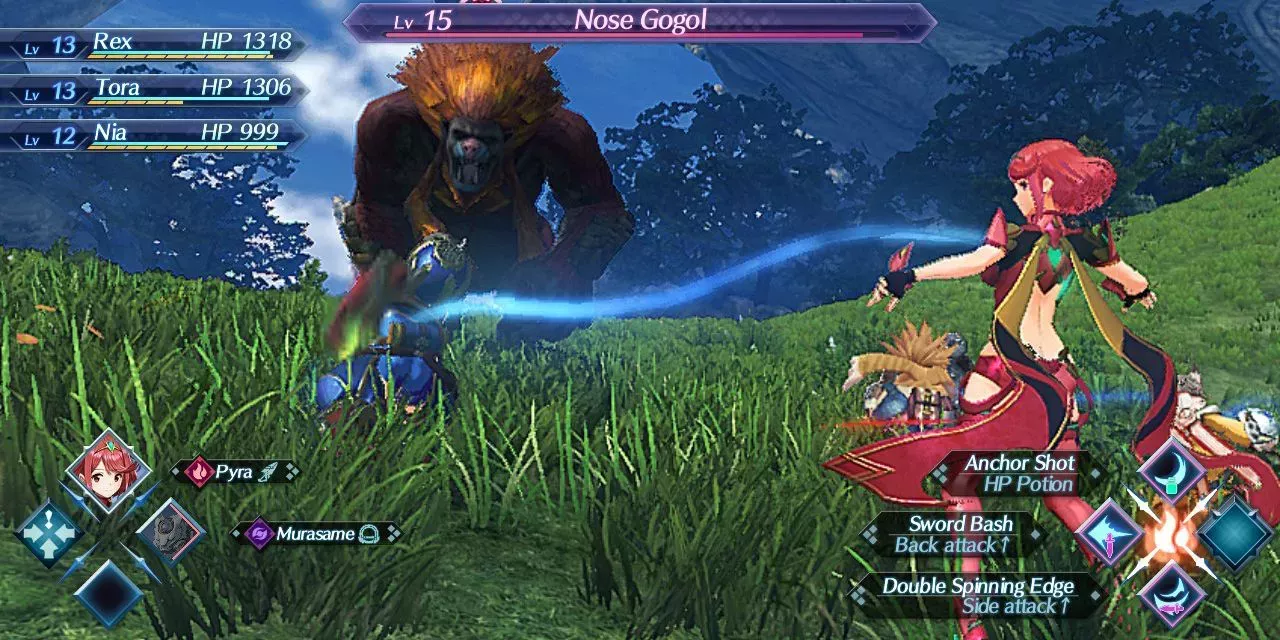Choose Nia in the party list
1280x640 pixels.
coord(150,136)
